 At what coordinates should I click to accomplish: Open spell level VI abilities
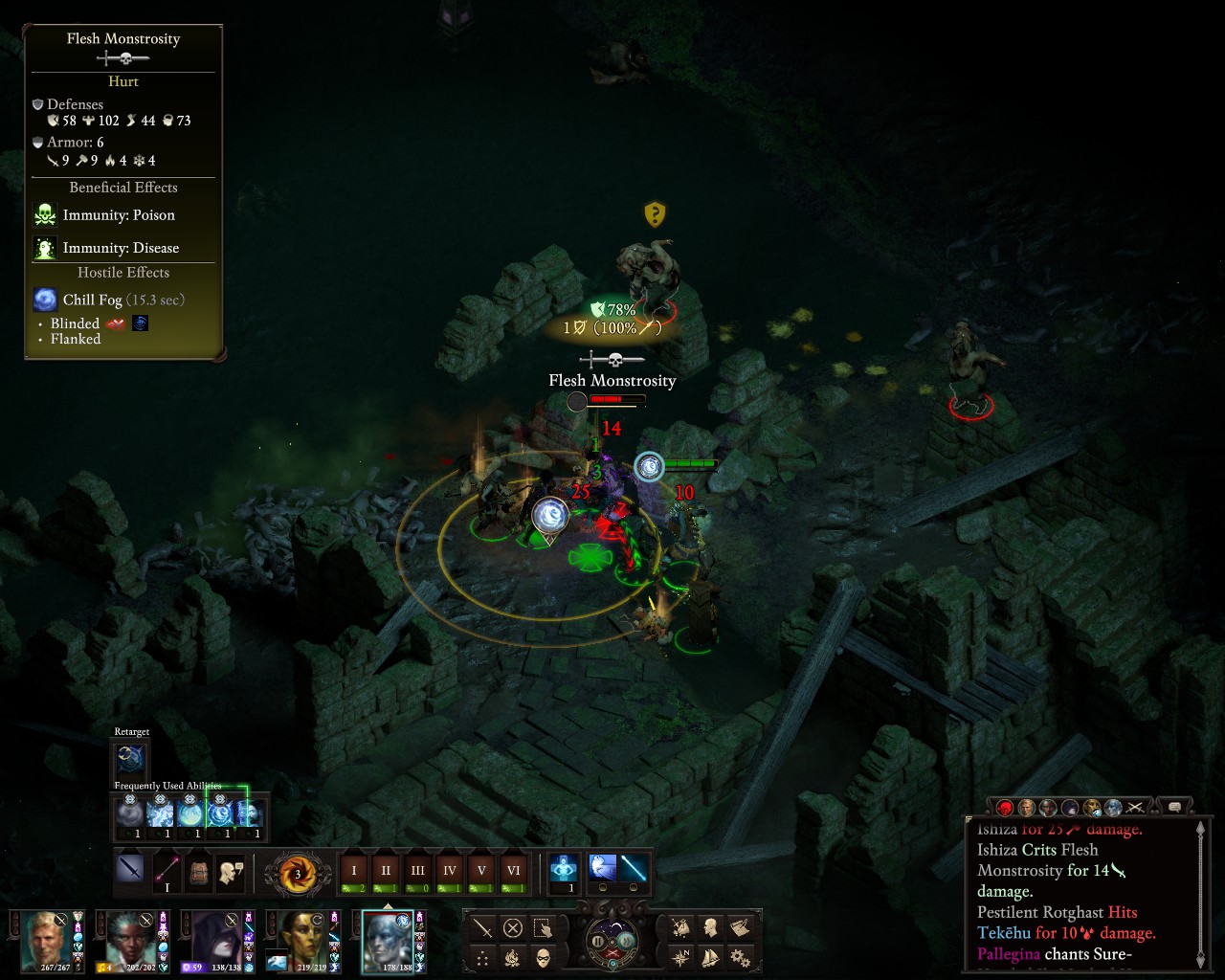pos(514,873)
